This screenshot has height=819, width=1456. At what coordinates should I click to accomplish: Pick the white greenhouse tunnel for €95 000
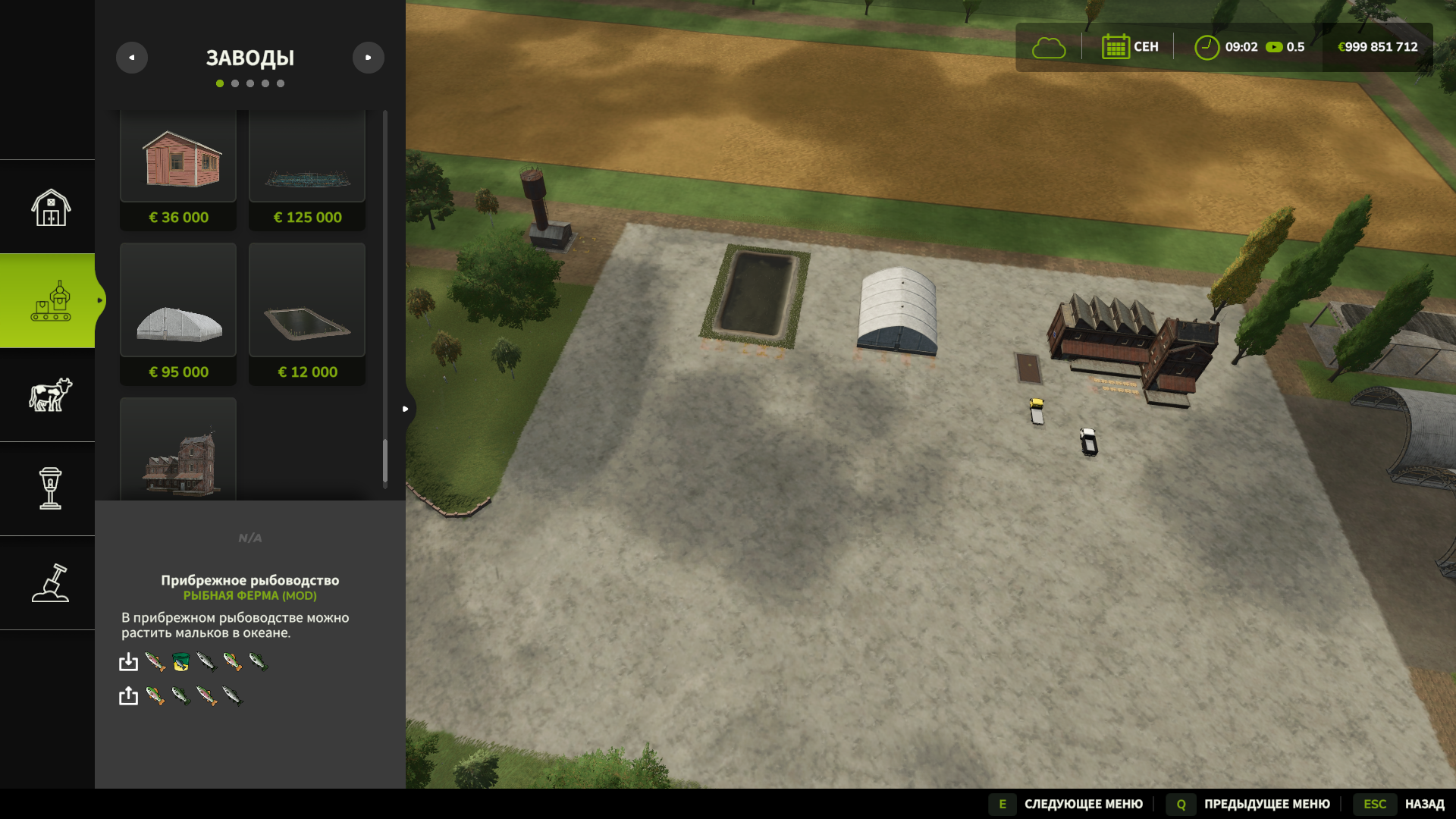click(178, 314)
